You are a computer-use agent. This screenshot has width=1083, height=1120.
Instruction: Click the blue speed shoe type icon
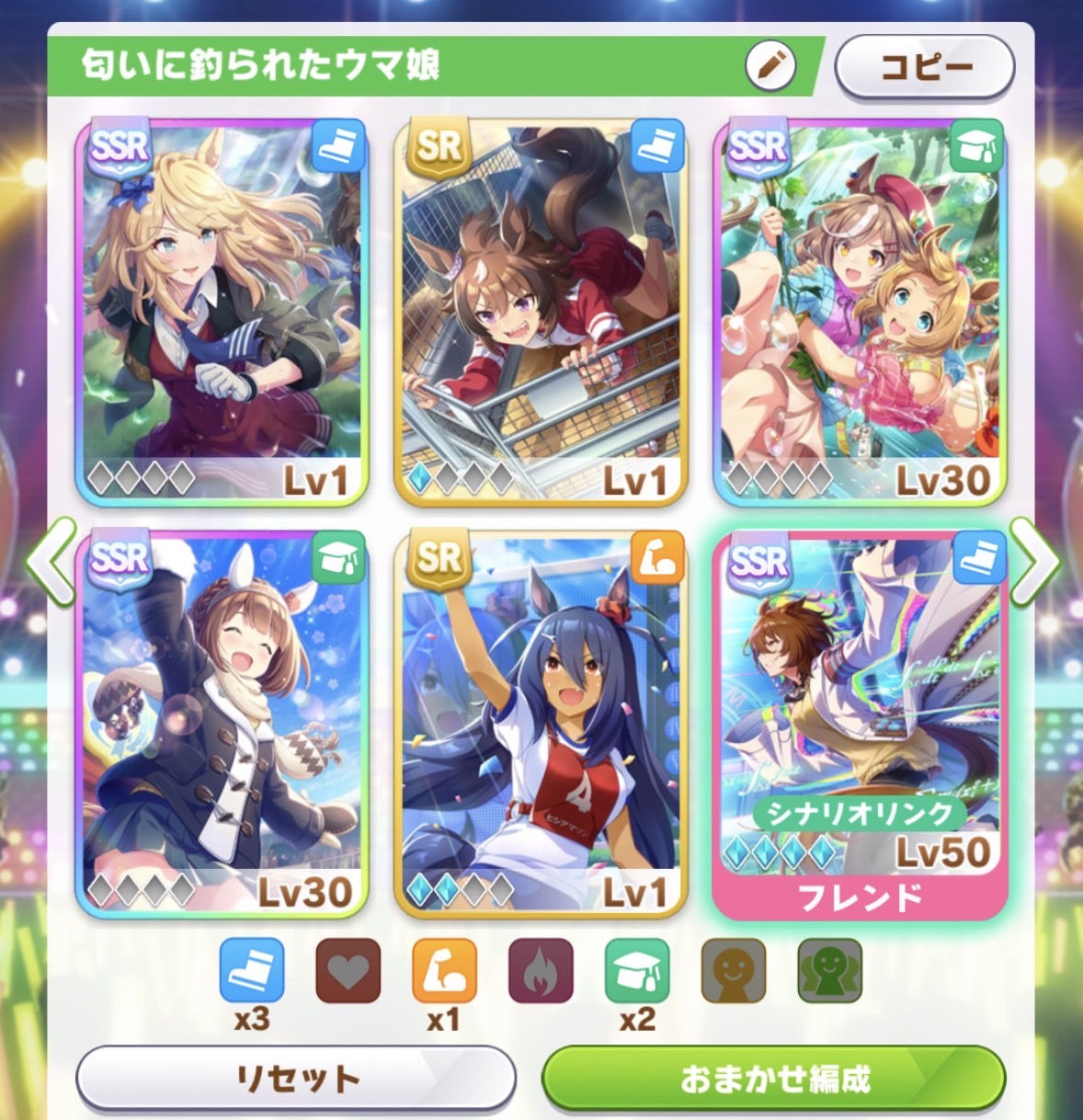pos(251,971)
